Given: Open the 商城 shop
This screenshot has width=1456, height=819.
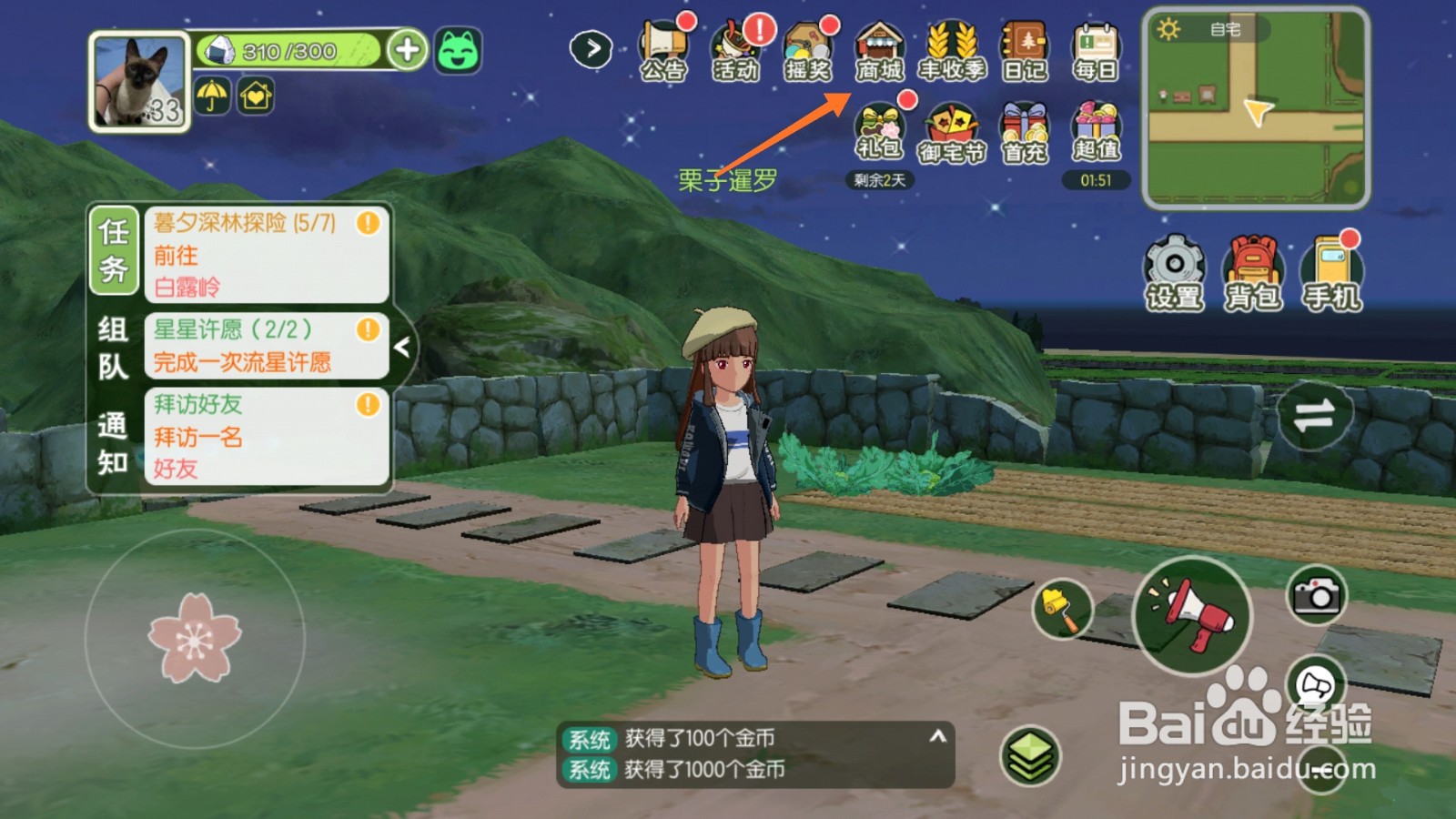Looking at the screenshot, I should point(879,52).
